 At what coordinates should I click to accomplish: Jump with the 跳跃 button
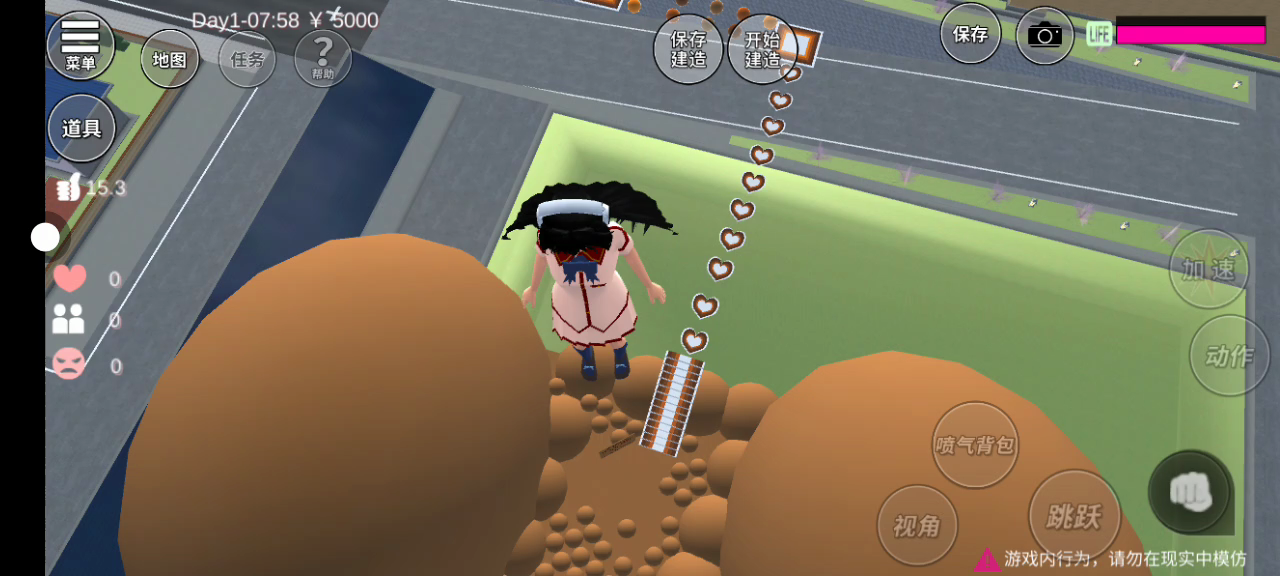[1073, 515]
